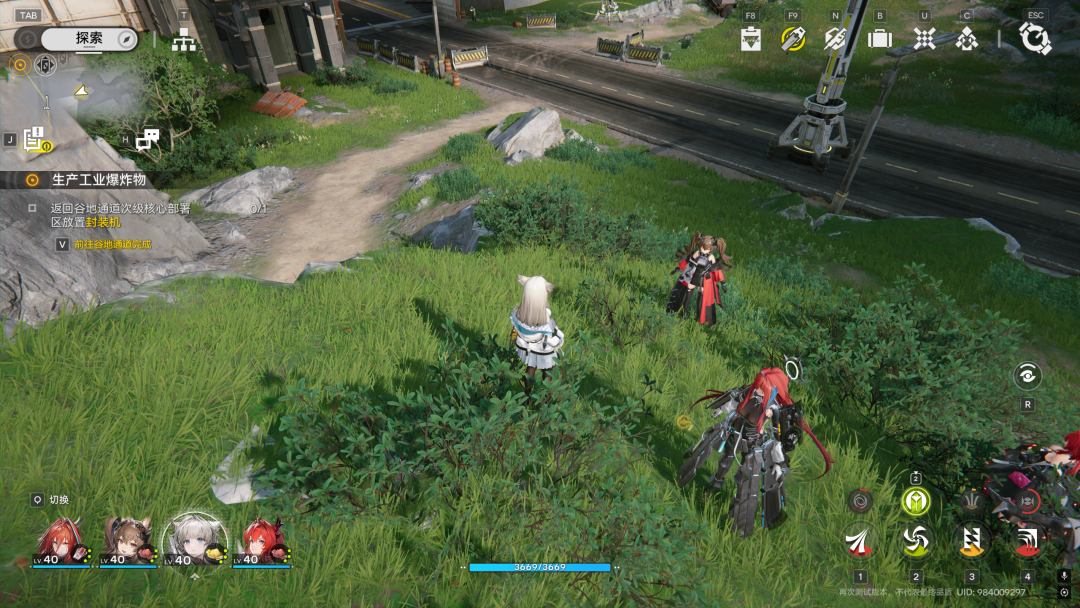The width and height of the screenshot is (1080, 608).
Task: Switch to the fourth red-haired operator portrait
Action: 261,540
